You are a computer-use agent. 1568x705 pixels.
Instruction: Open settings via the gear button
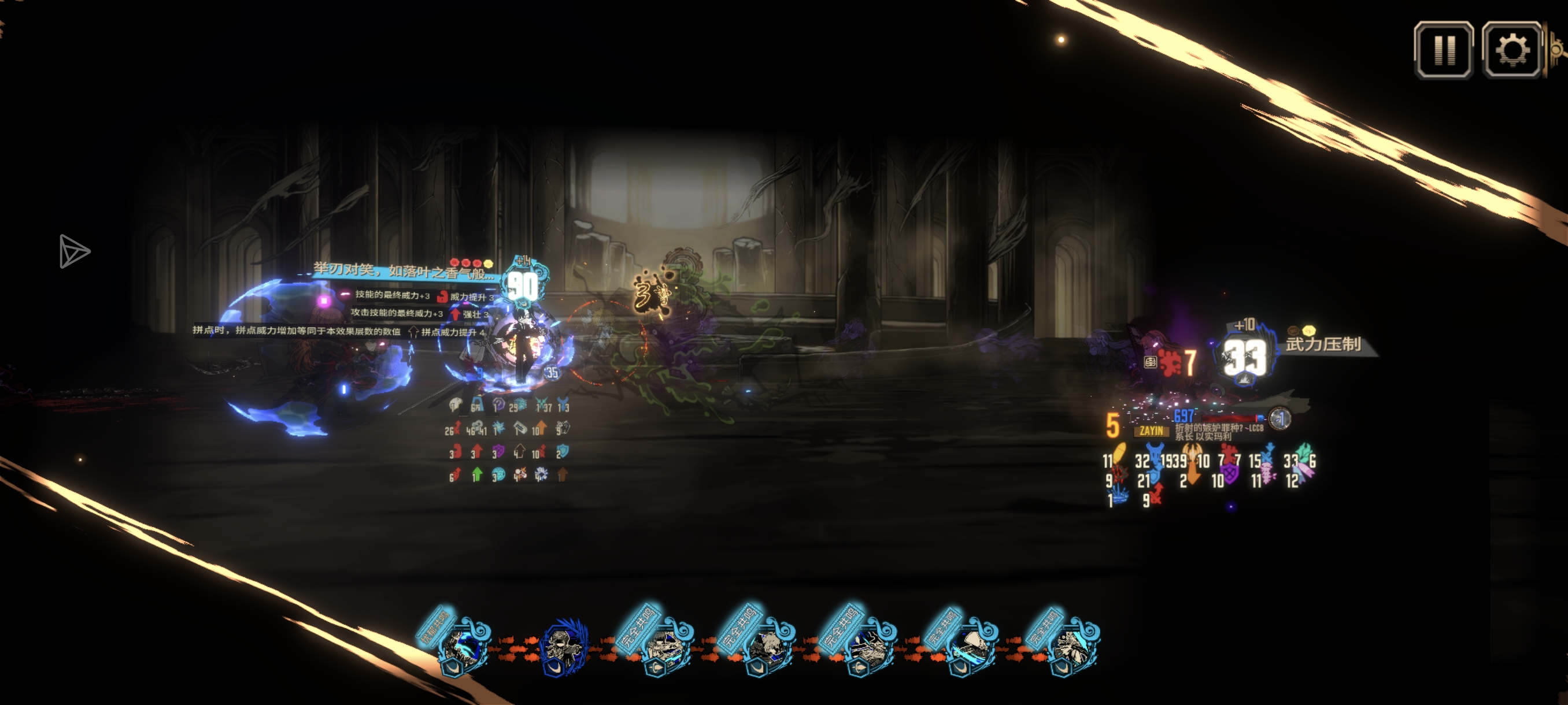1511,50
